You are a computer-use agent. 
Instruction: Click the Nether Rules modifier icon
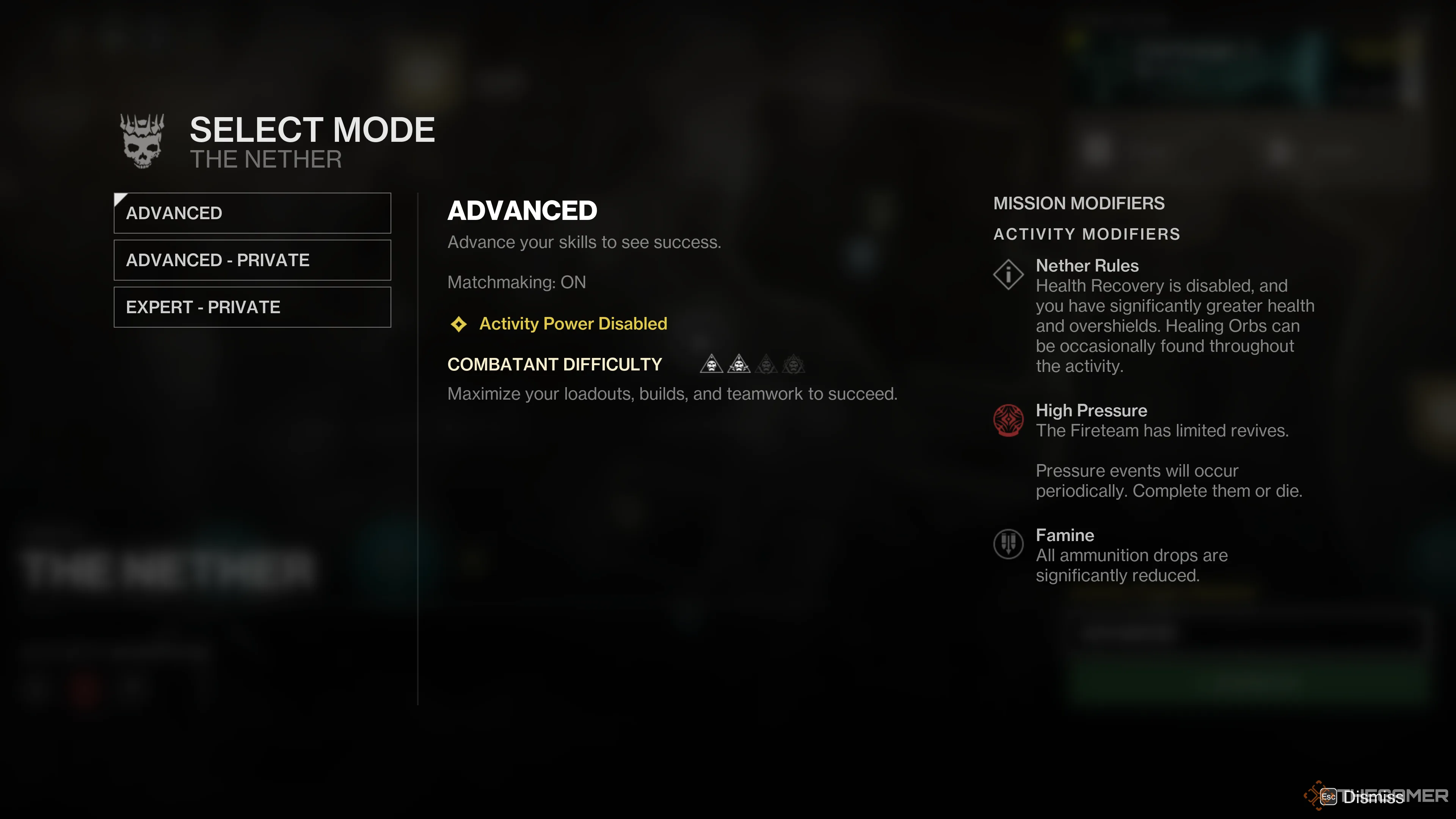[1008, 275]
